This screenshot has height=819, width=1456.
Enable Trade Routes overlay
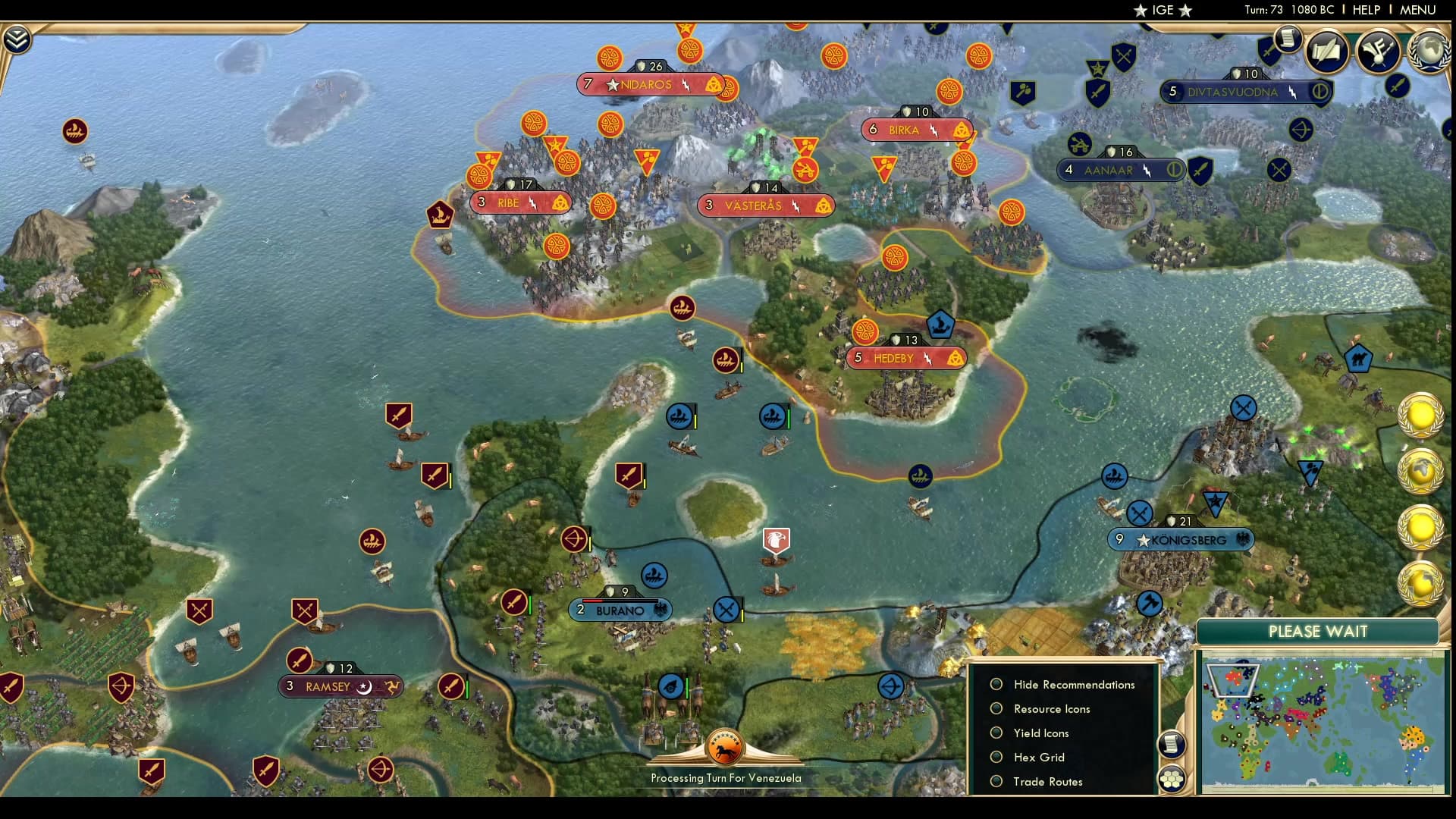(996, 781)
